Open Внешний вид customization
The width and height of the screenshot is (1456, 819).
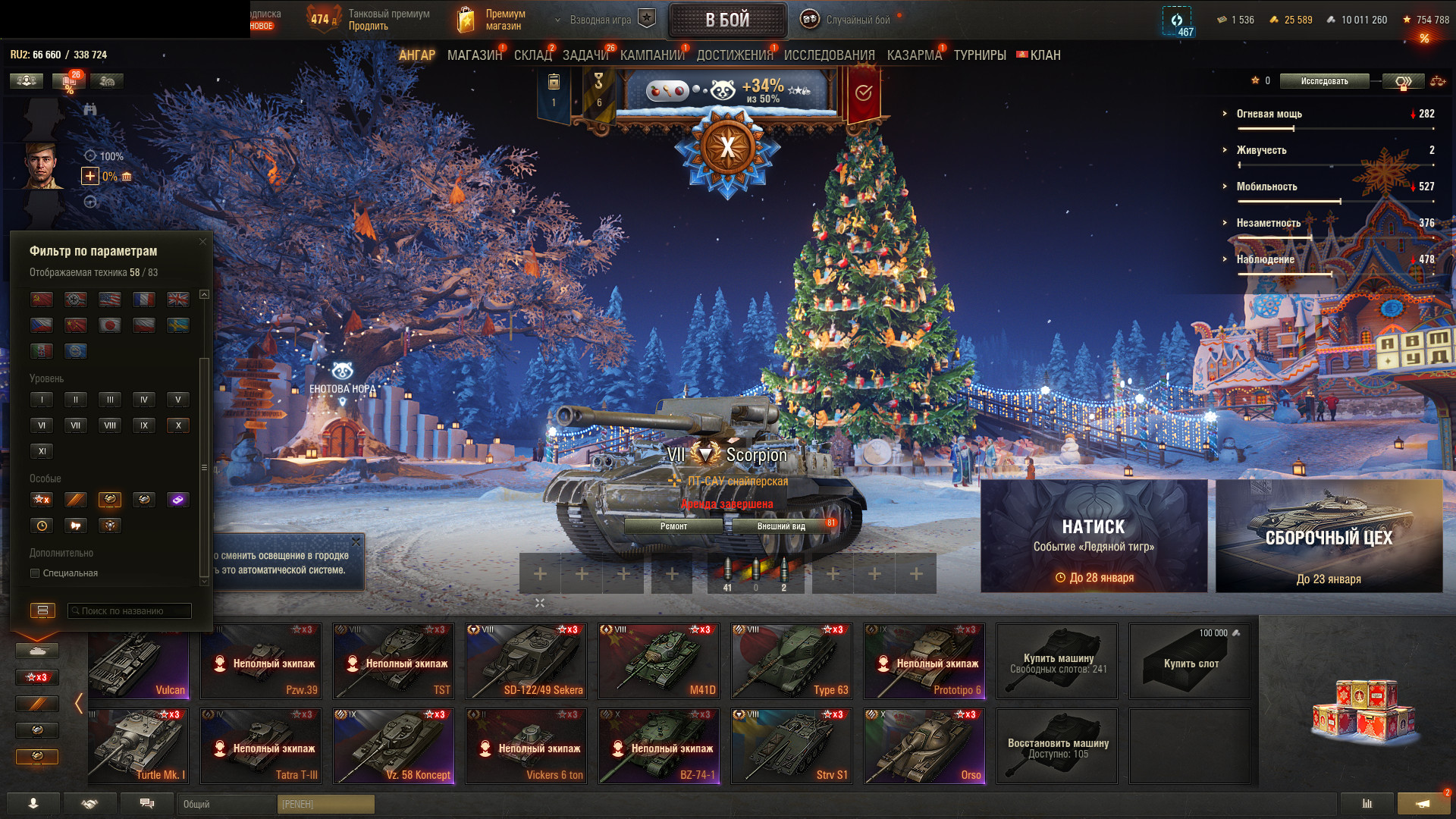(x=781, y=526)
